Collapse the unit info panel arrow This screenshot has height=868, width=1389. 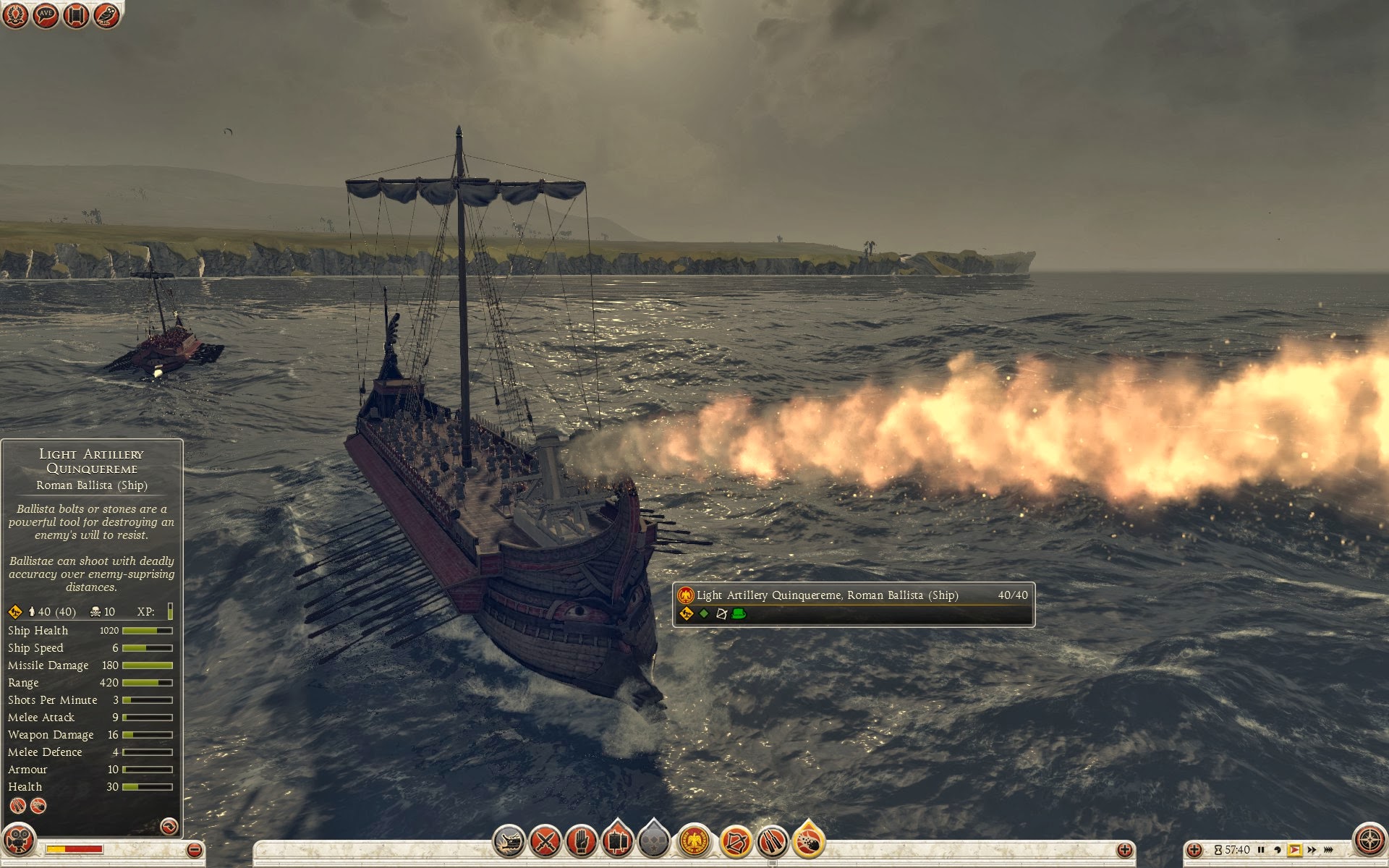click(x=169, y=826)
